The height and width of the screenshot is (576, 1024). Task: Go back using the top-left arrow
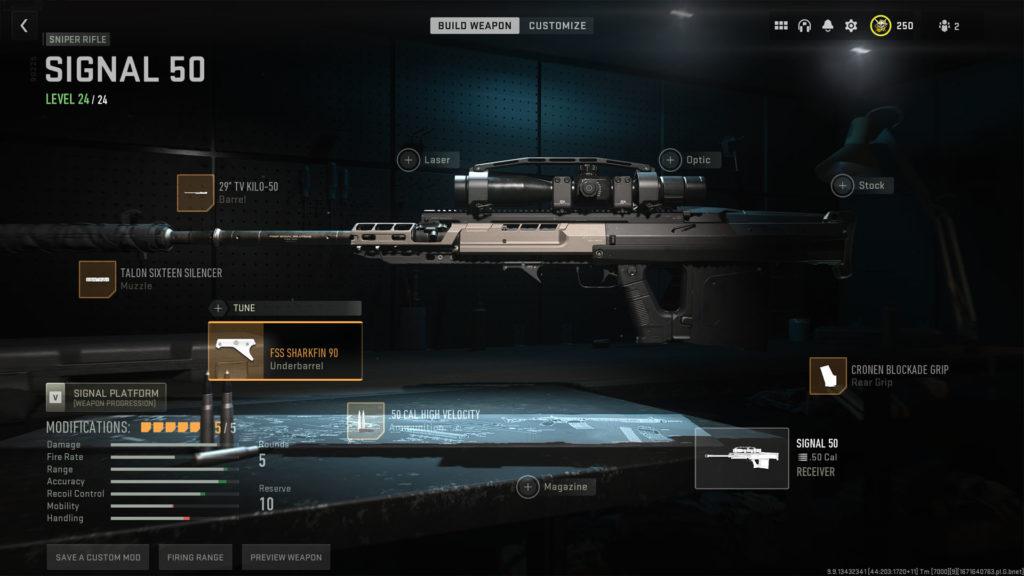pos(24,26)
